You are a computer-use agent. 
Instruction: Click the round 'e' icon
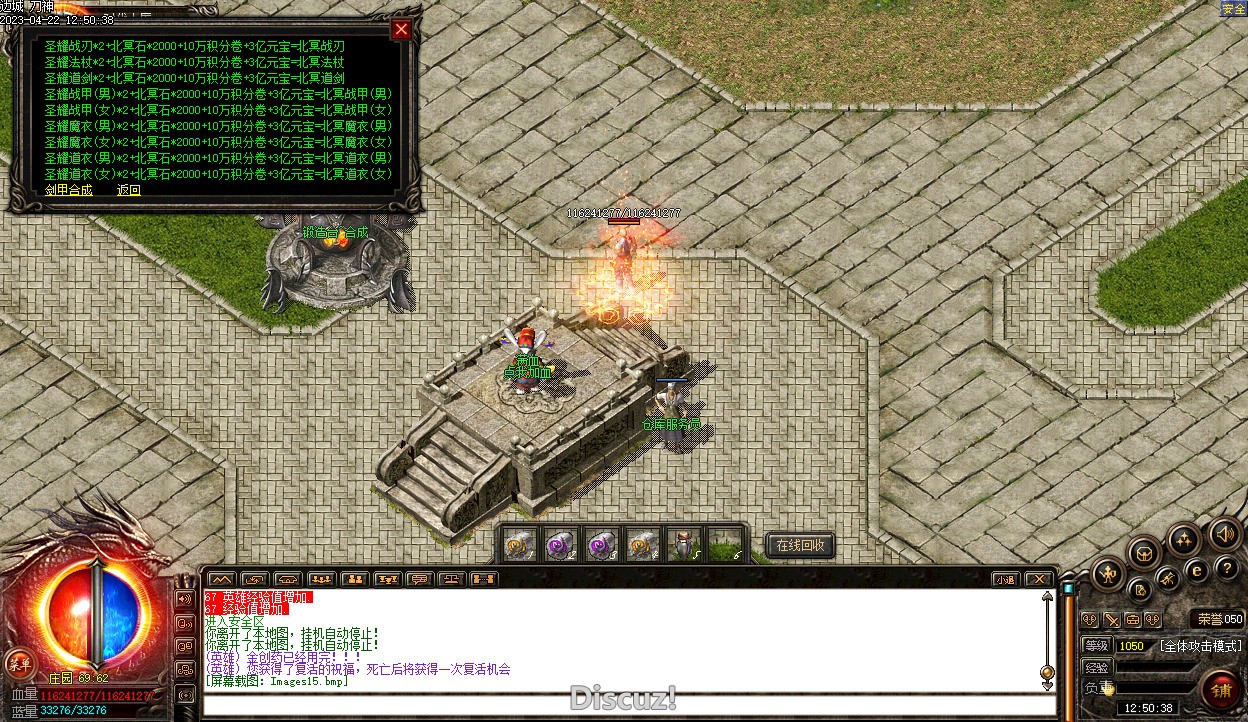(1195, 570)
